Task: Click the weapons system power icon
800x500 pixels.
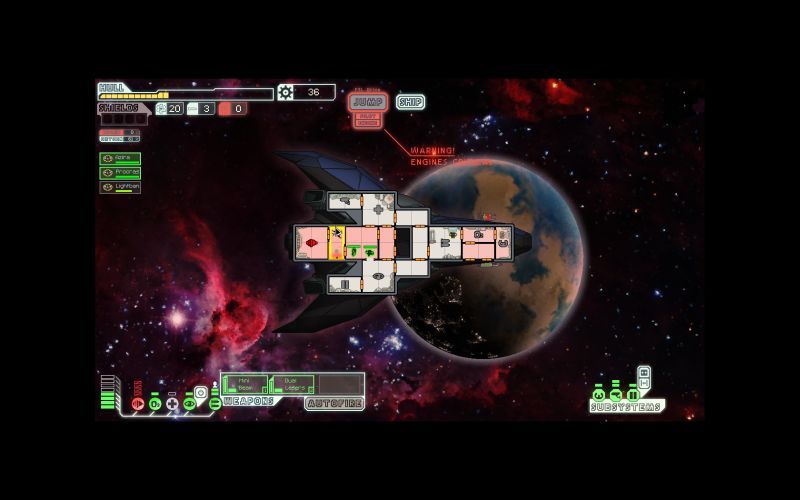Action: (x=215, y=403)
